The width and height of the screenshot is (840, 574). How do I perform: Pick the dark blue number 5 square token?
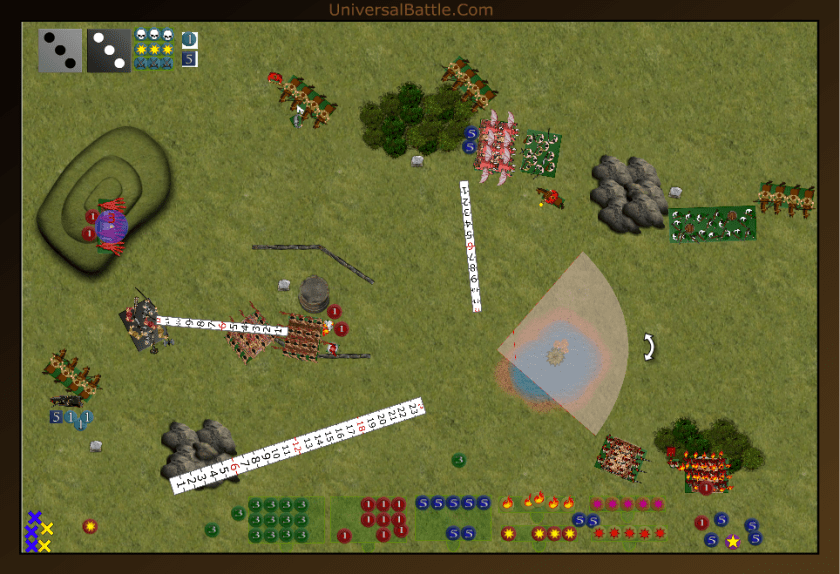190,59
